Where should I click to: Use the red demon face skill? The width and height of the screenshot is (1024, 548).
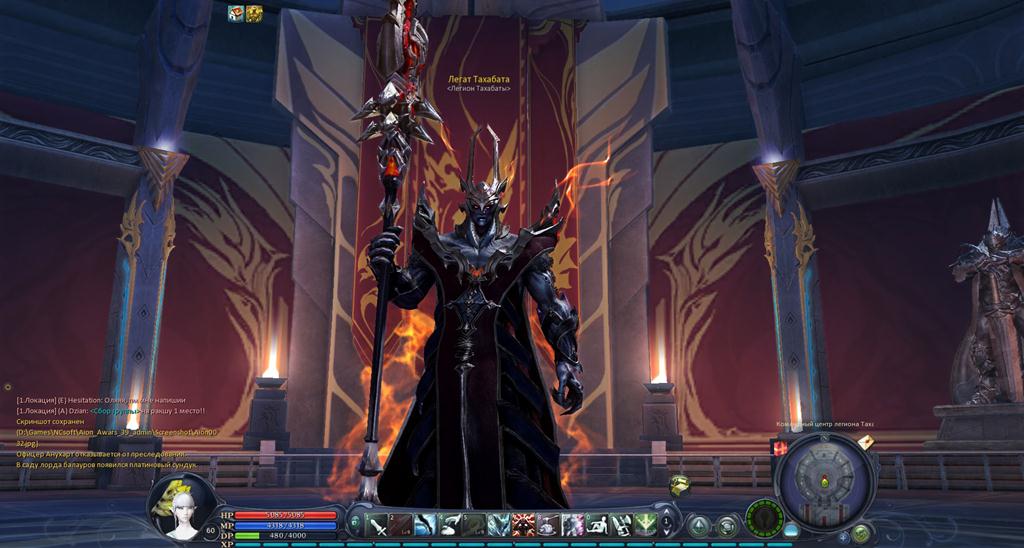coord(523,523)
